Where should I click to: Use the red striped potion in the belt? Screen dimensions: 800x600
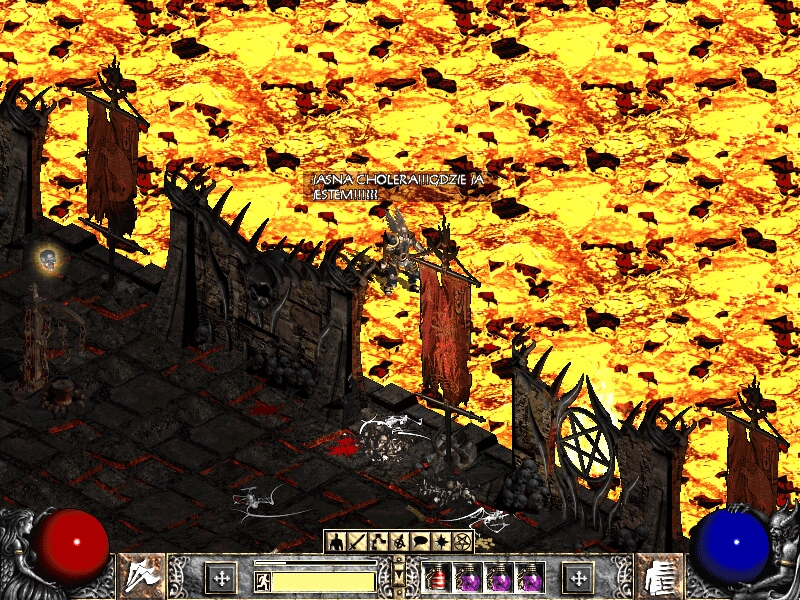tap(437, 577)
